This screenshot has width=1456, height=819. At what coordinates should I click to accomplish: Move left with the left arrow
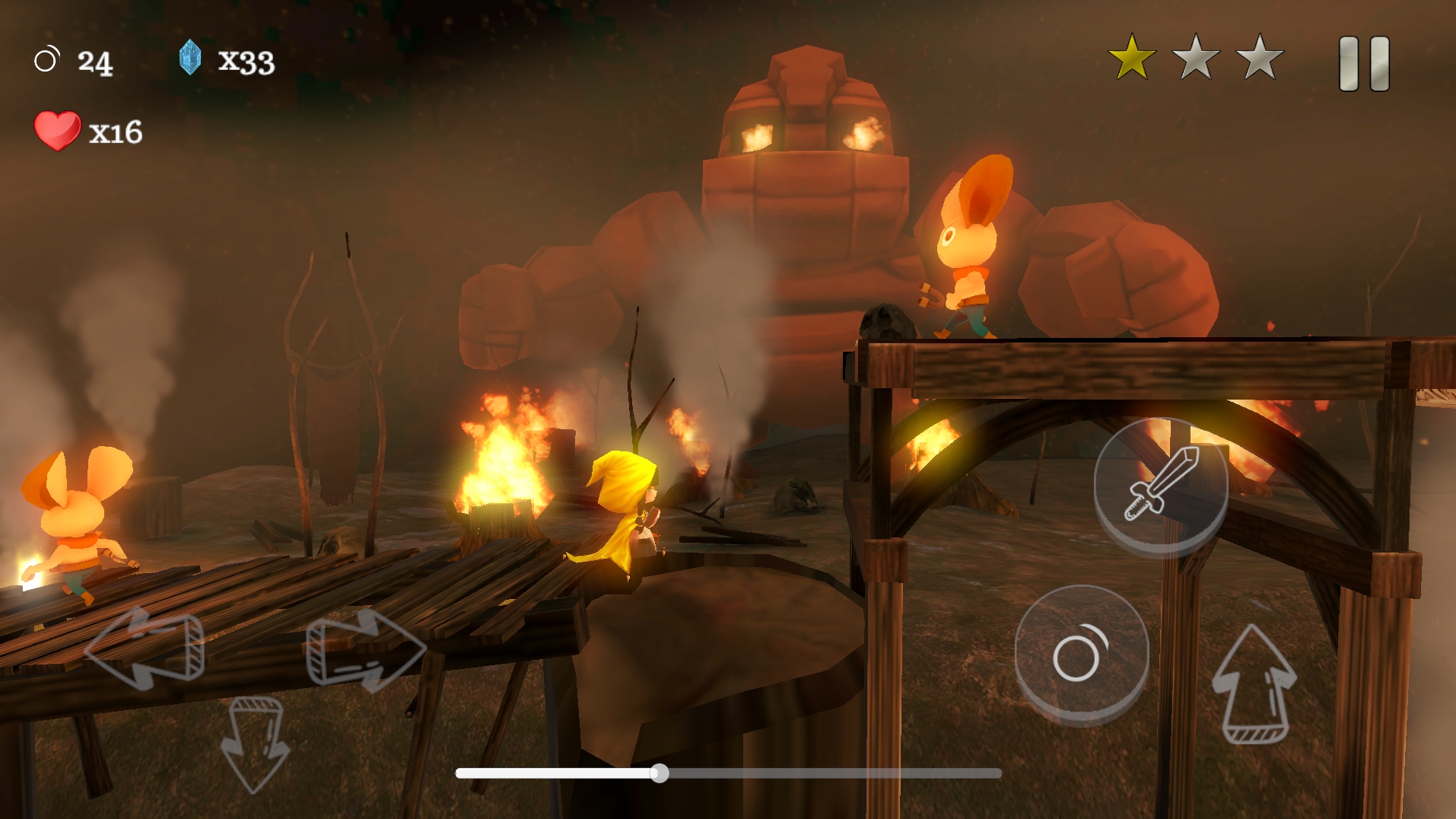[x=145, y=648]
